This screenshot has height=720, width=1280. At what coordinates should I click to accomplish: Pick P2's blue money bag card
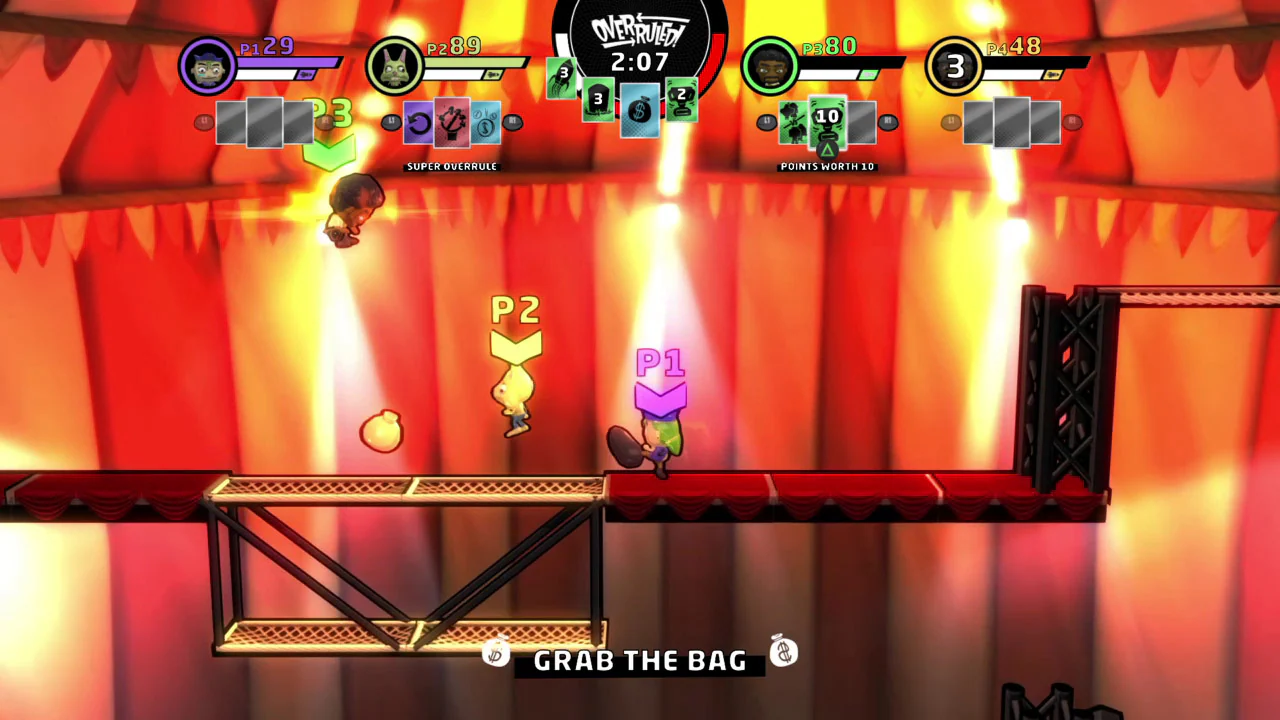(485, 123)
